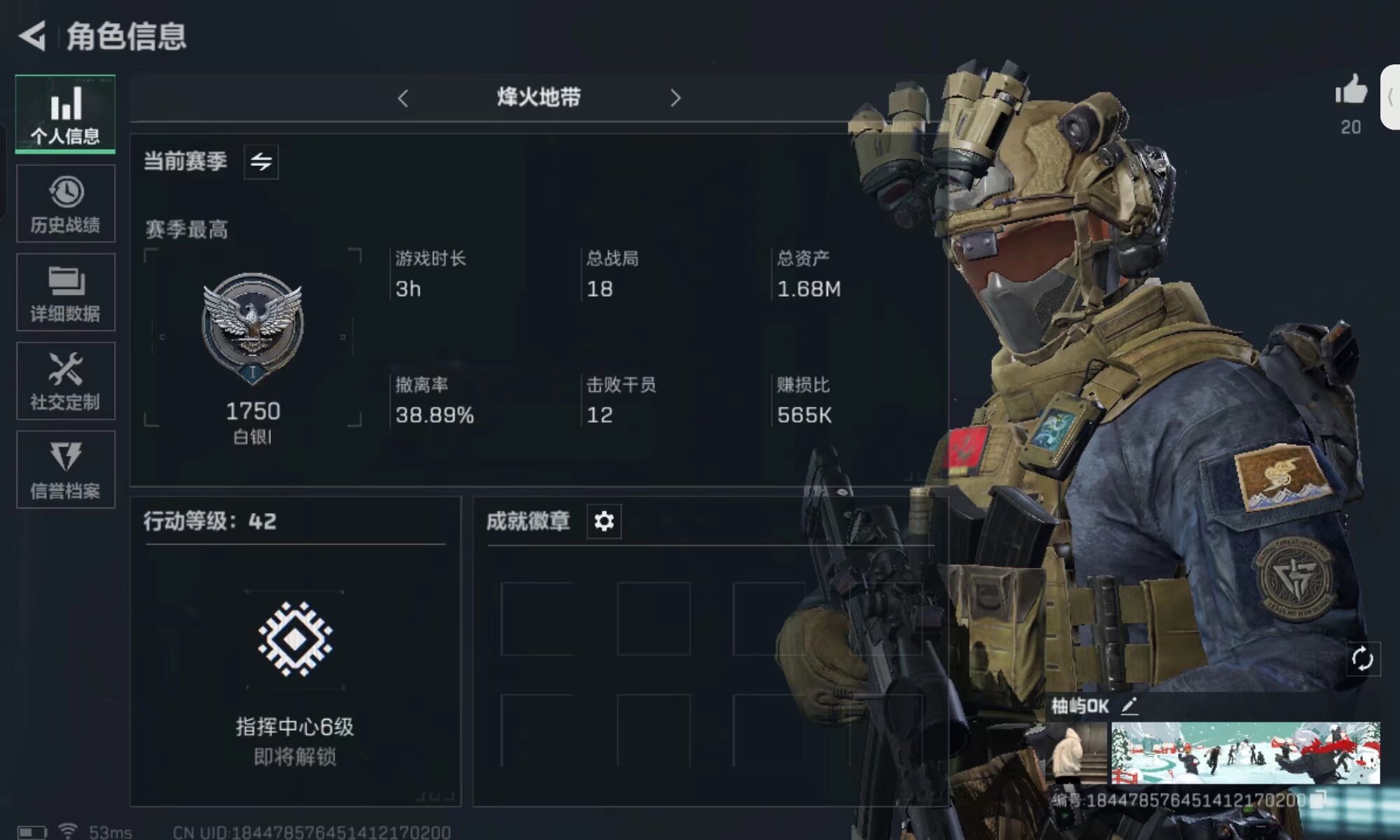Click the player avatar thumbnail
Screen dimensions: 1400x840
click(x=1075, y=753)
